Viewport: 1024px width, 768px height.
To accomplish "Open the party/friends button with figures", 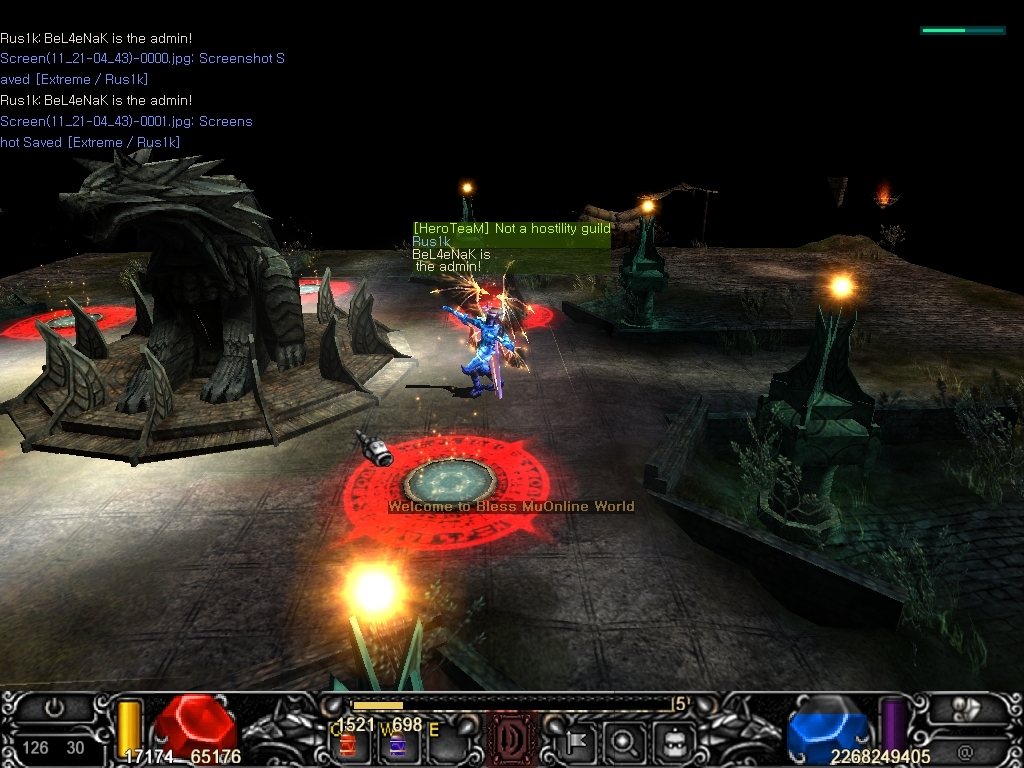I will (x=966, y=708).
